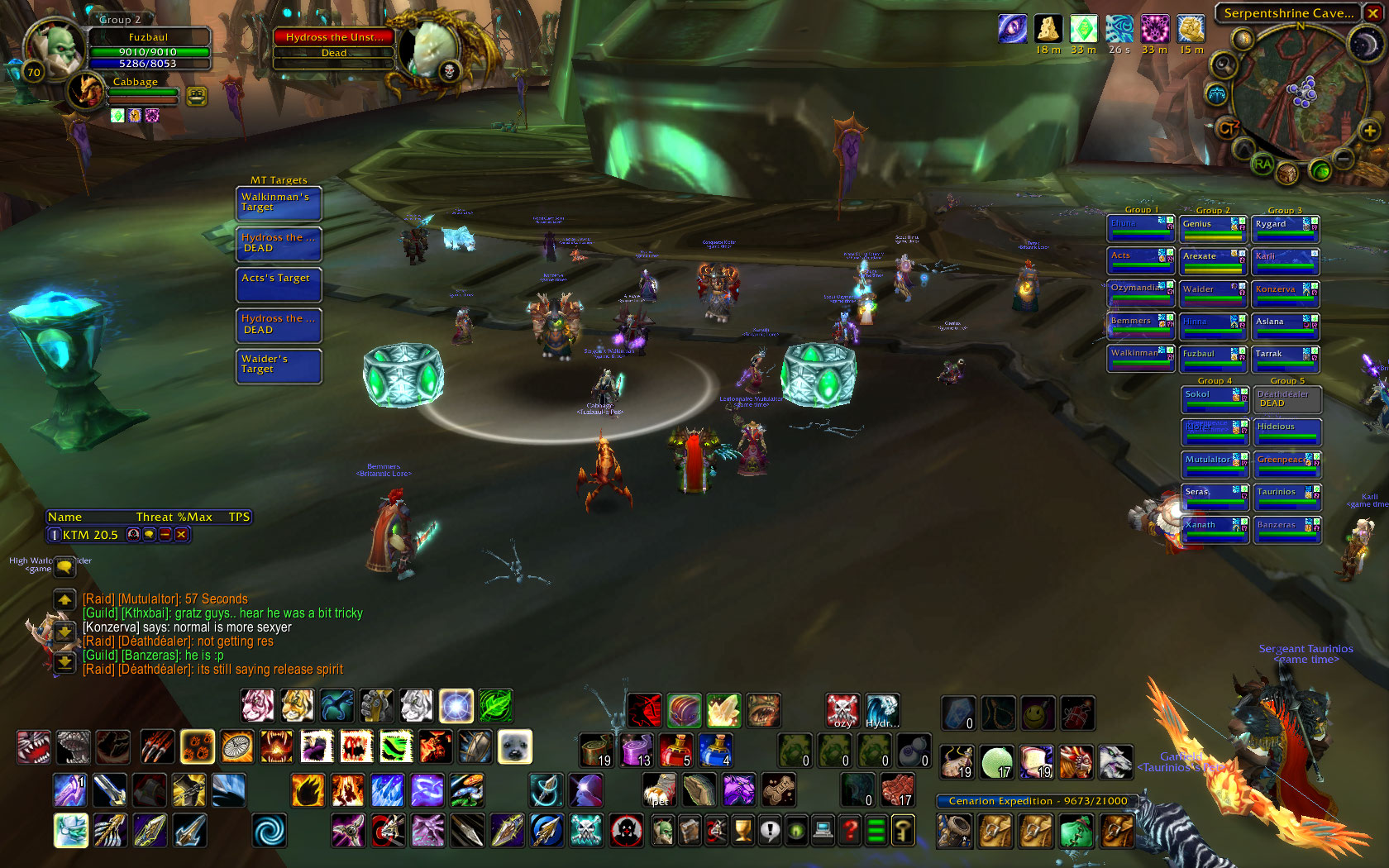Open the gold keyring button
This screenshot has width=1389, height=868.
click(x=903, y=830)
